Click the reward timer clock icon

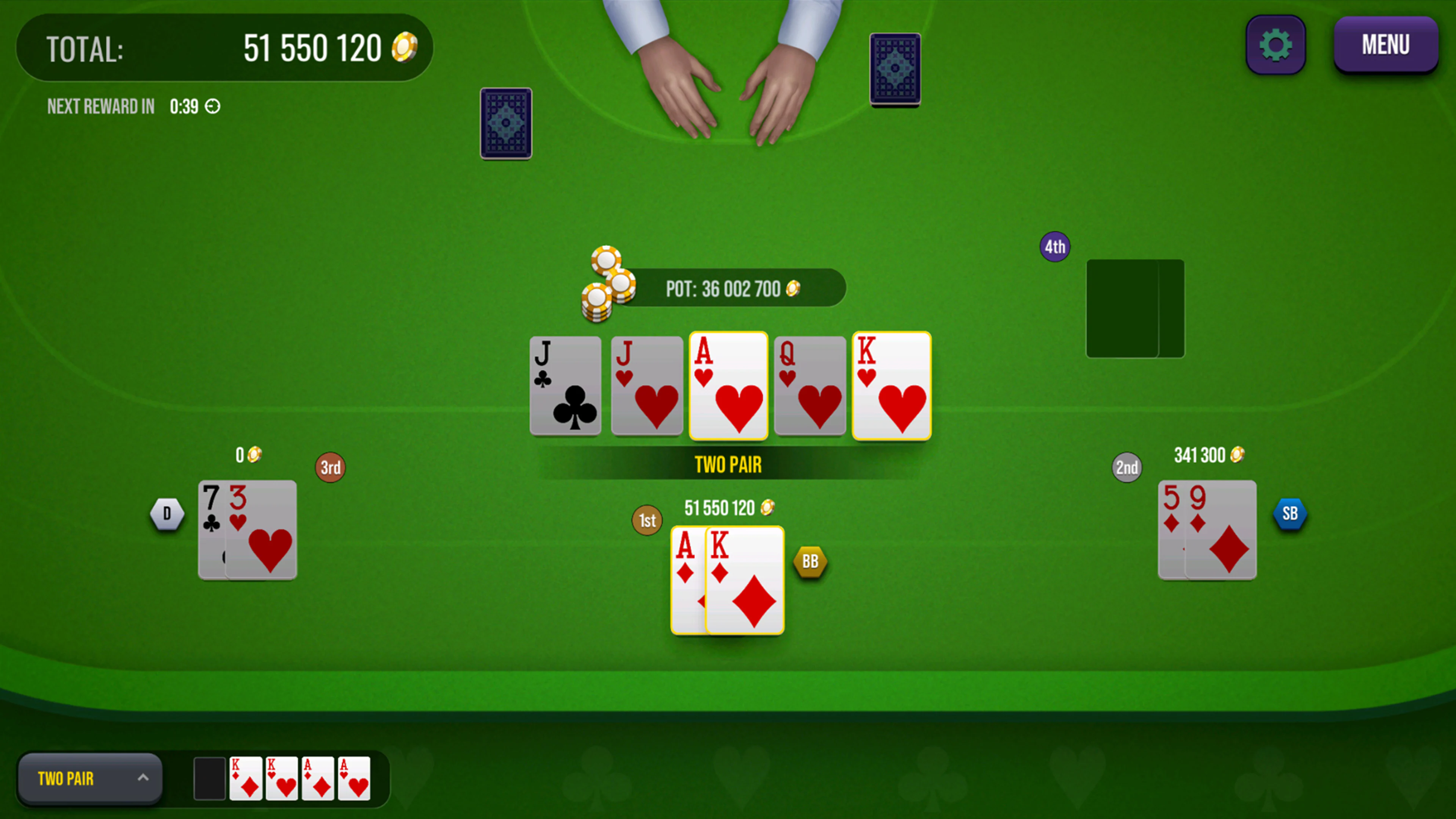pos(212,106)
